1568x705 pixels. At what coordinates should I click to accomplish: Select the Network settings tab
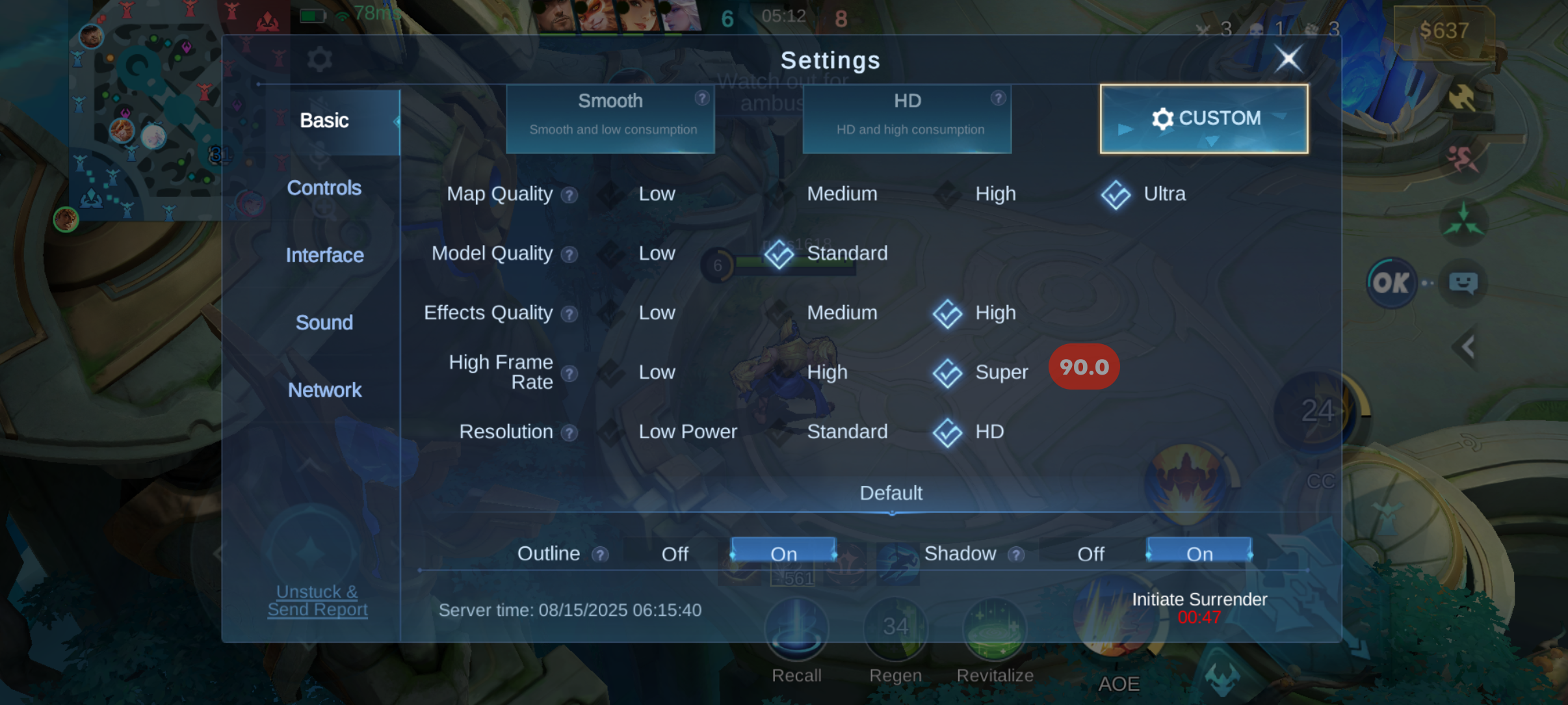324,390
